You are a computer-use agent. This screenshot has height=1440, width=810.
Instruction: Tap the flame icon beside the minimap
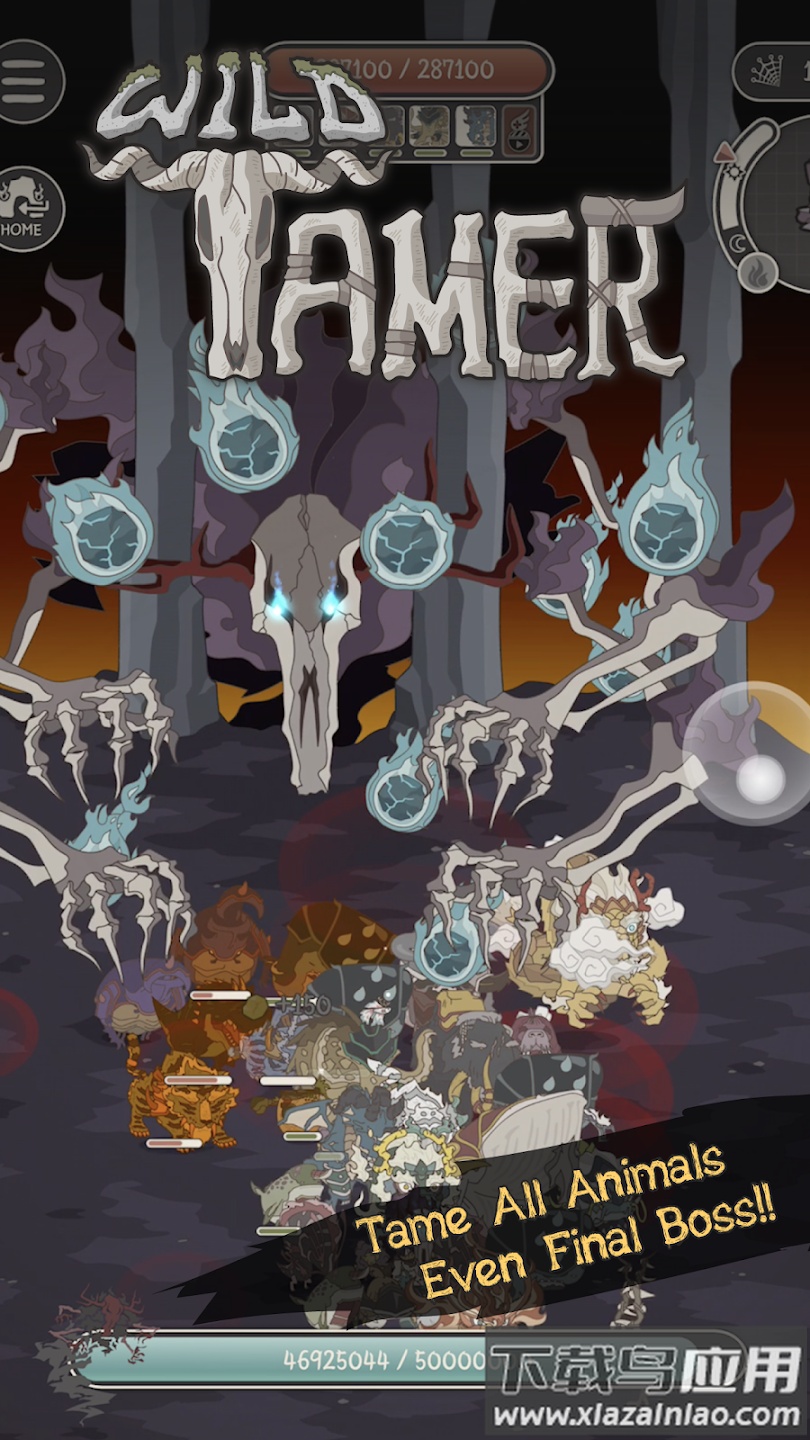point(755,270)
